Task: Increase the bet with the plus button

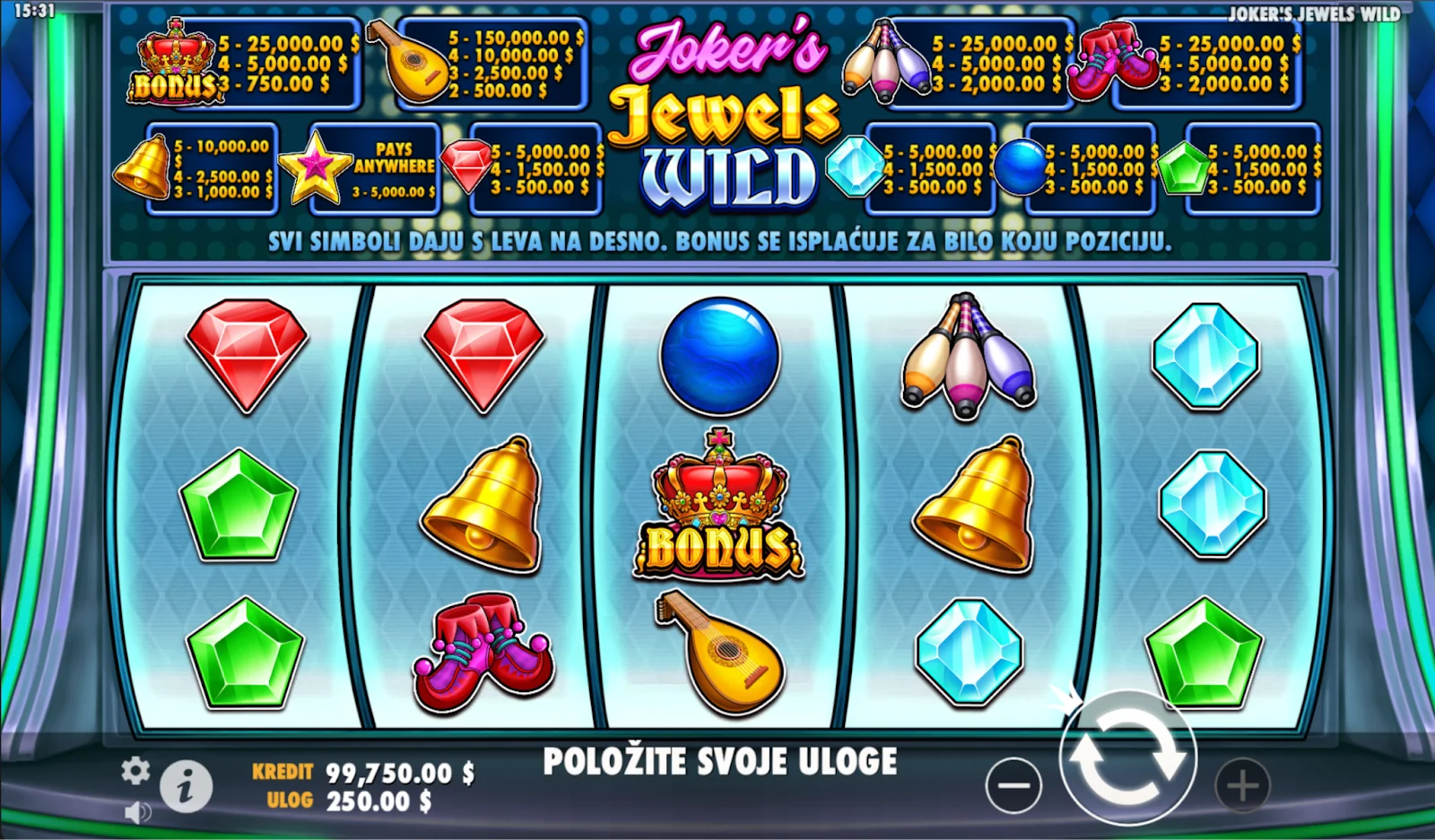Action: tap(1242, 786)
